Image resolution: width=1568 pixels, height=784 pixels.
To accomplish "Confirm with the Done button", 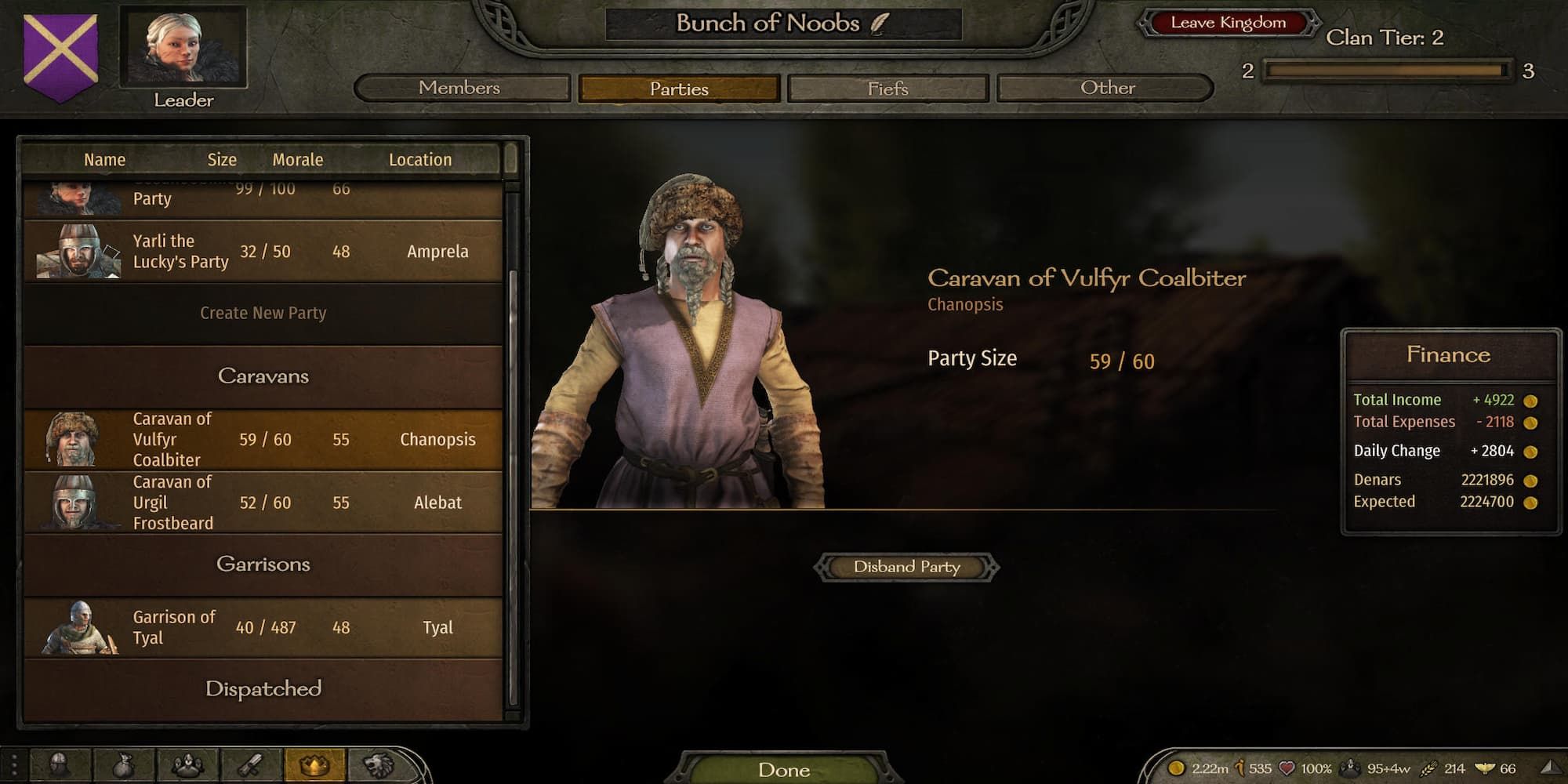I will (x=783, y=770).
